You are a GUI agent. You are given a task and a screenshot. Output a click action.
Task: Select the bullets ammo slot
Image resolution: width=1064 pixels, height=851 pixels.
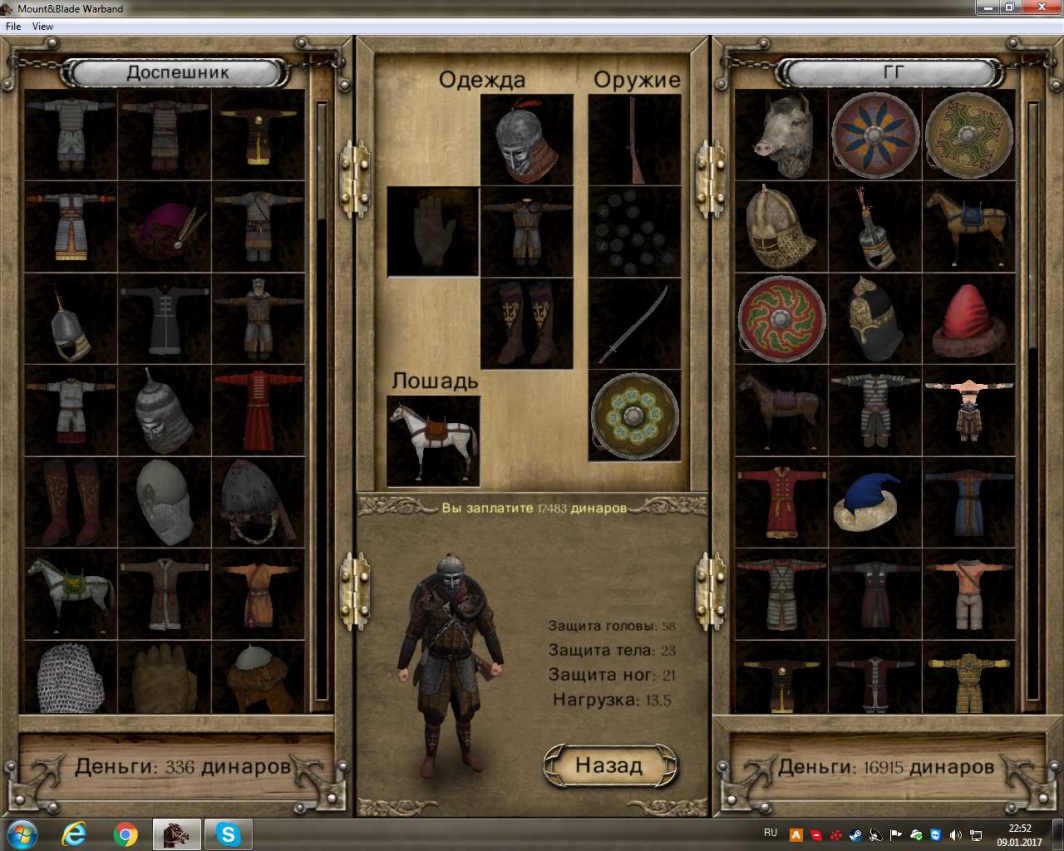pos(634,232)
